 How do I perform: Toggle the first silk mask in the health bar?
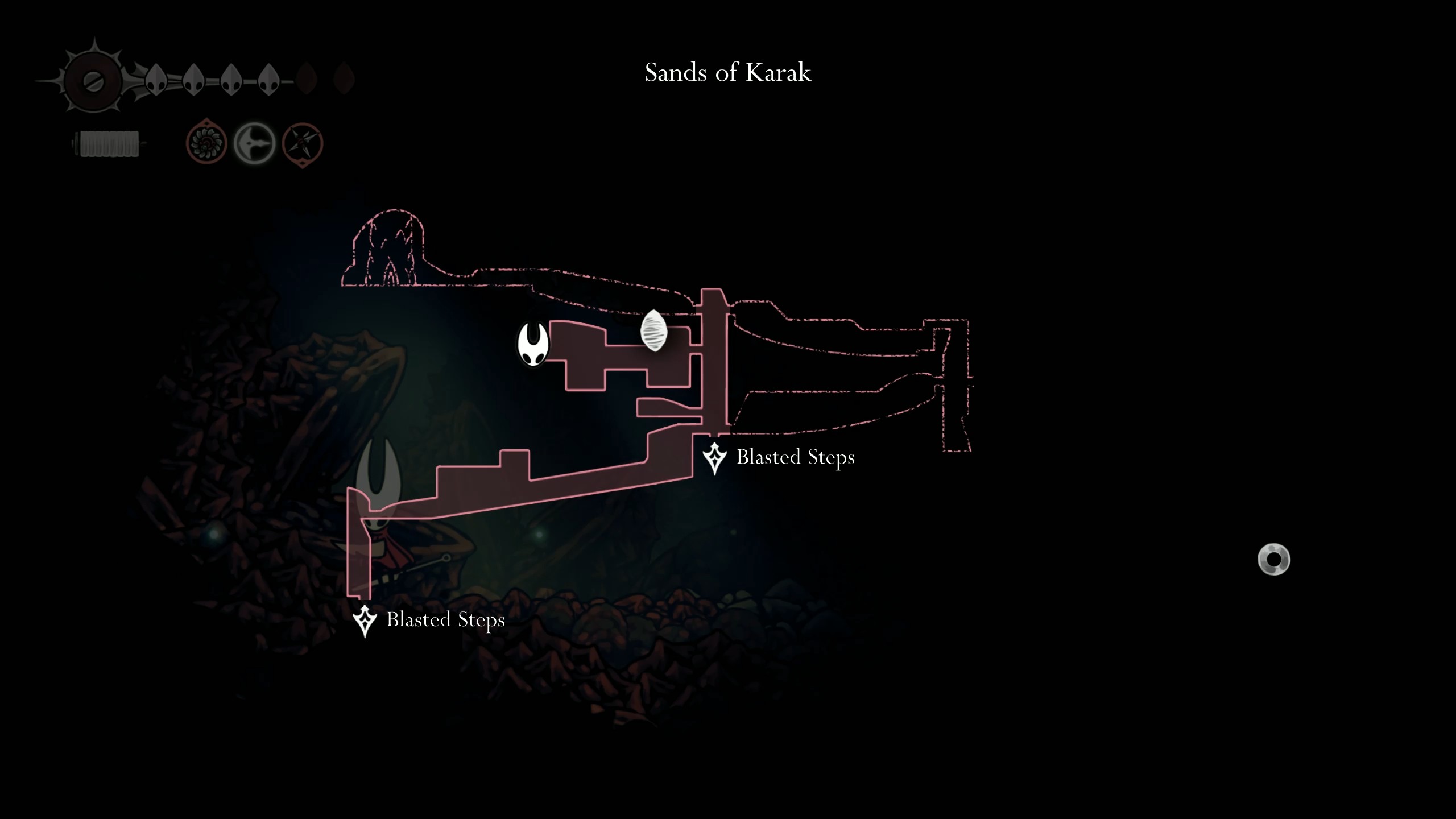tap(155, 80)
